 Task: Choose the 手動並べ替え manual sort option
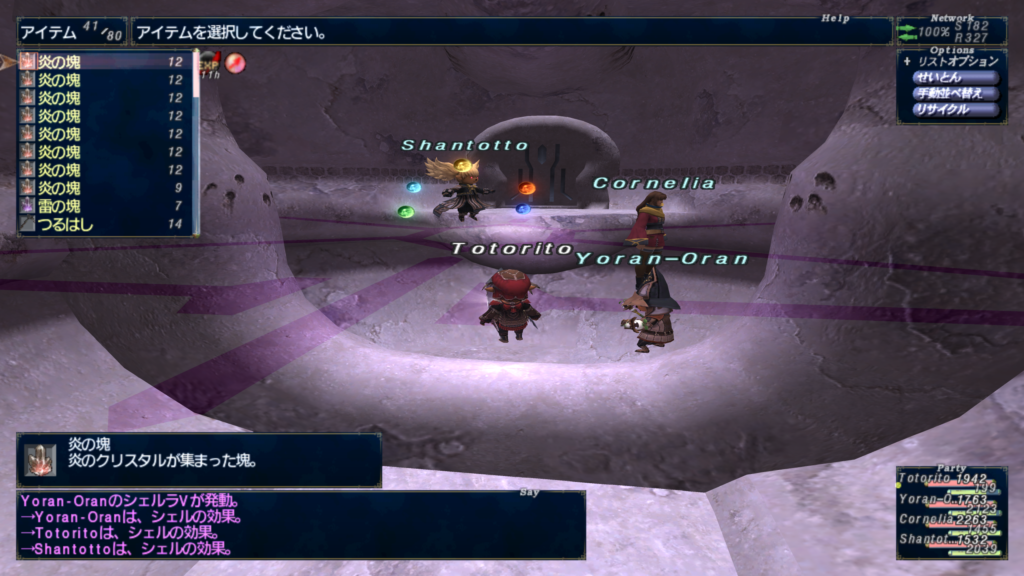[x=955, y=94]
